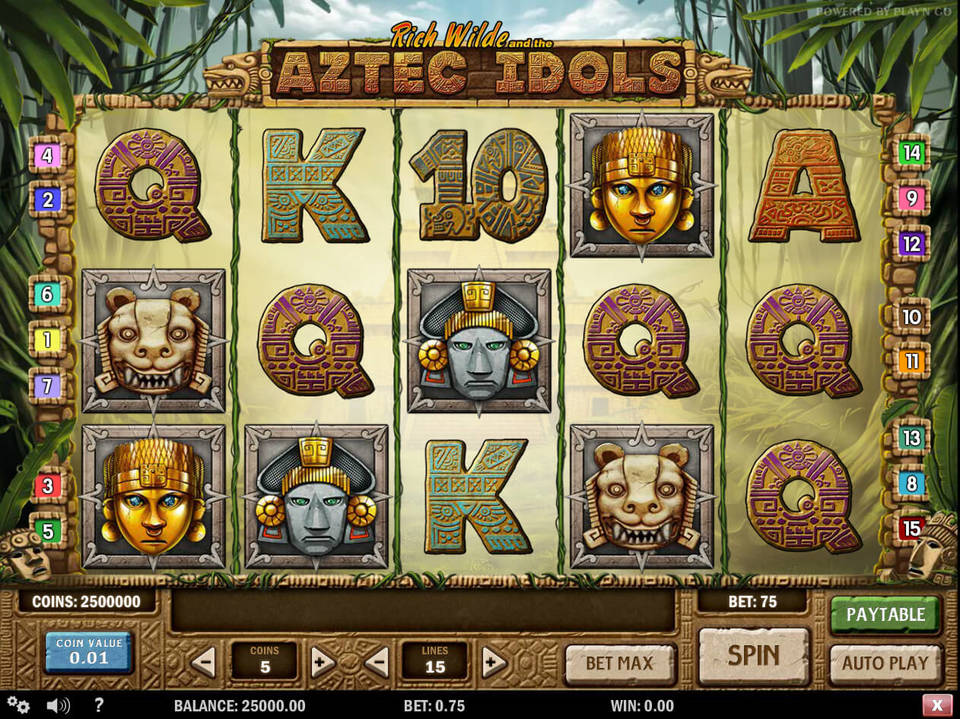
Task: Select payline 4 marker
Action: [x=47, y=156]
